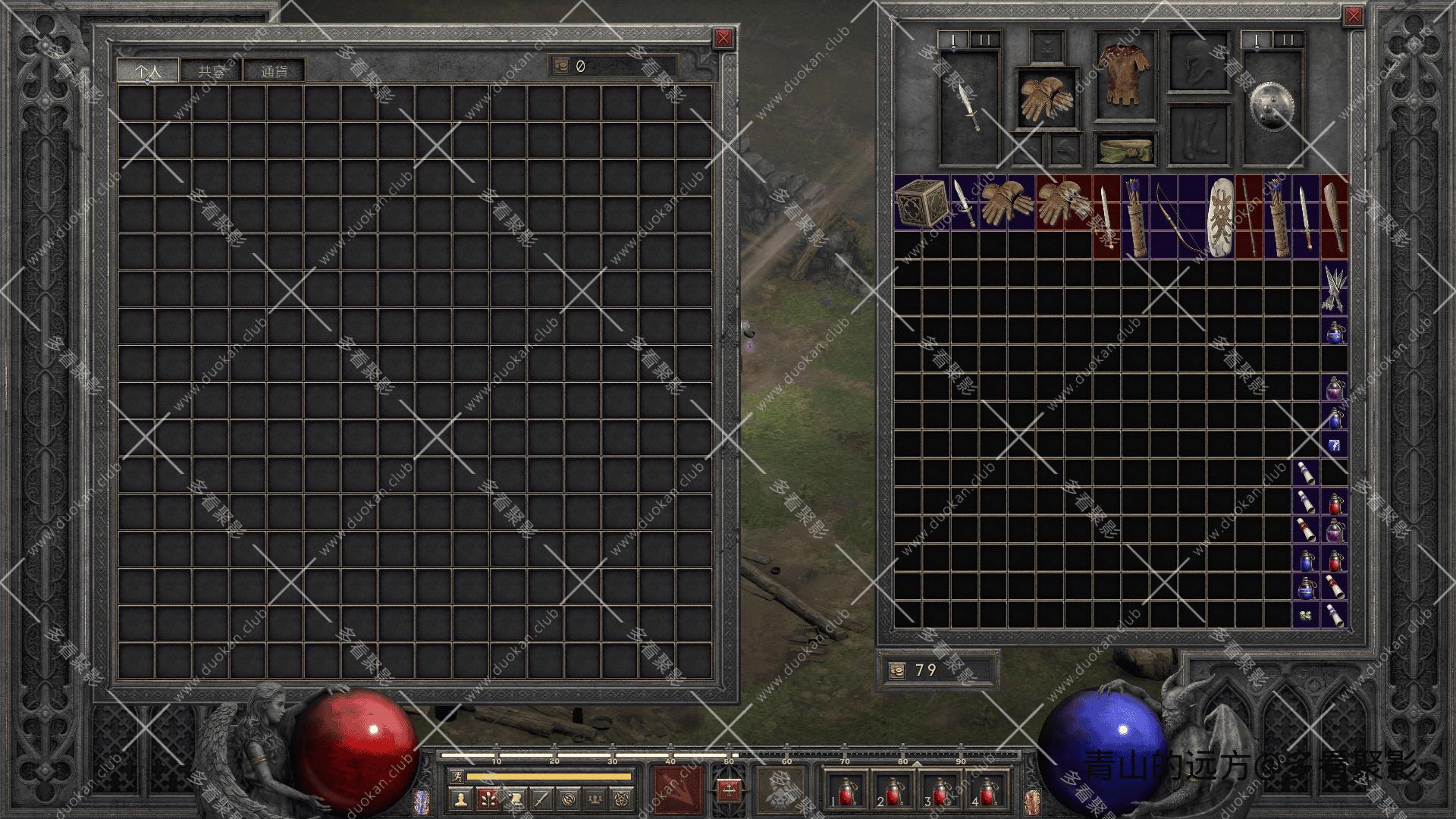Select the equipped leather gloves slot
Screen dimensions: 1456x819
pyautogui.click(x=1046, y=99)
